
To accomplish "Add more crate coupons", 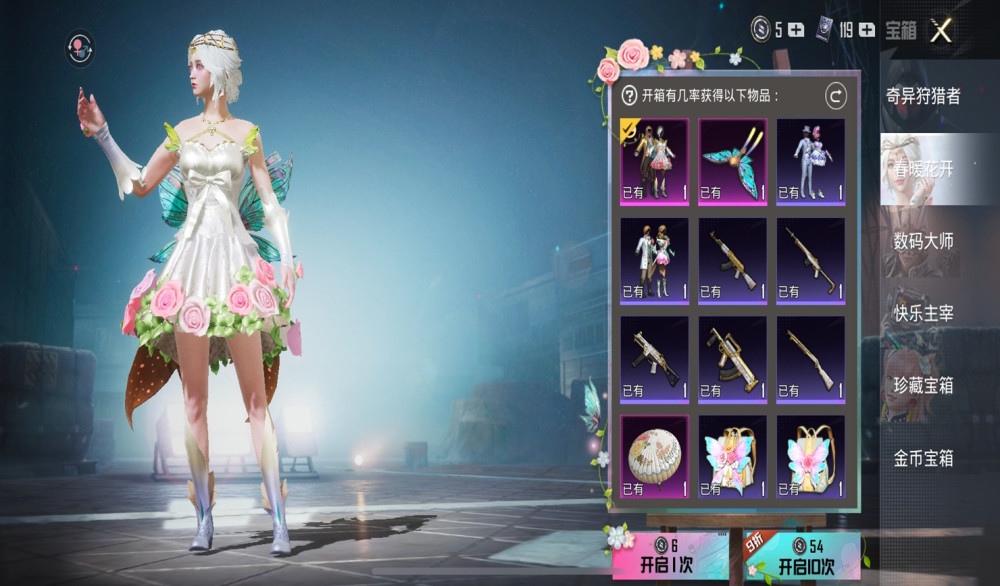I will pyautogui.click(x=866, y=30).
